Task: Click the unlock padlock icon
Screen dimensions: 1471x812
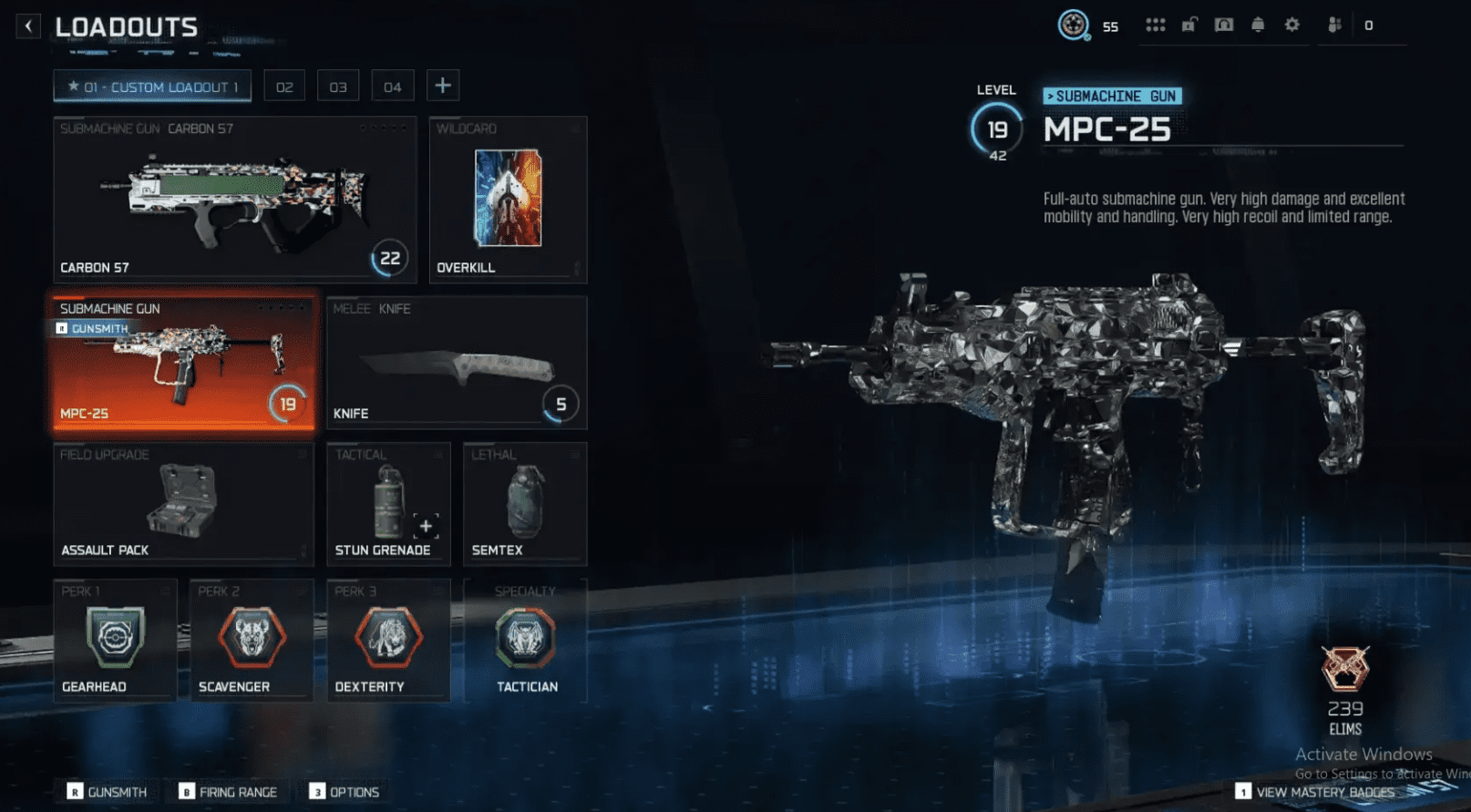Action: tap(1188, 25)
